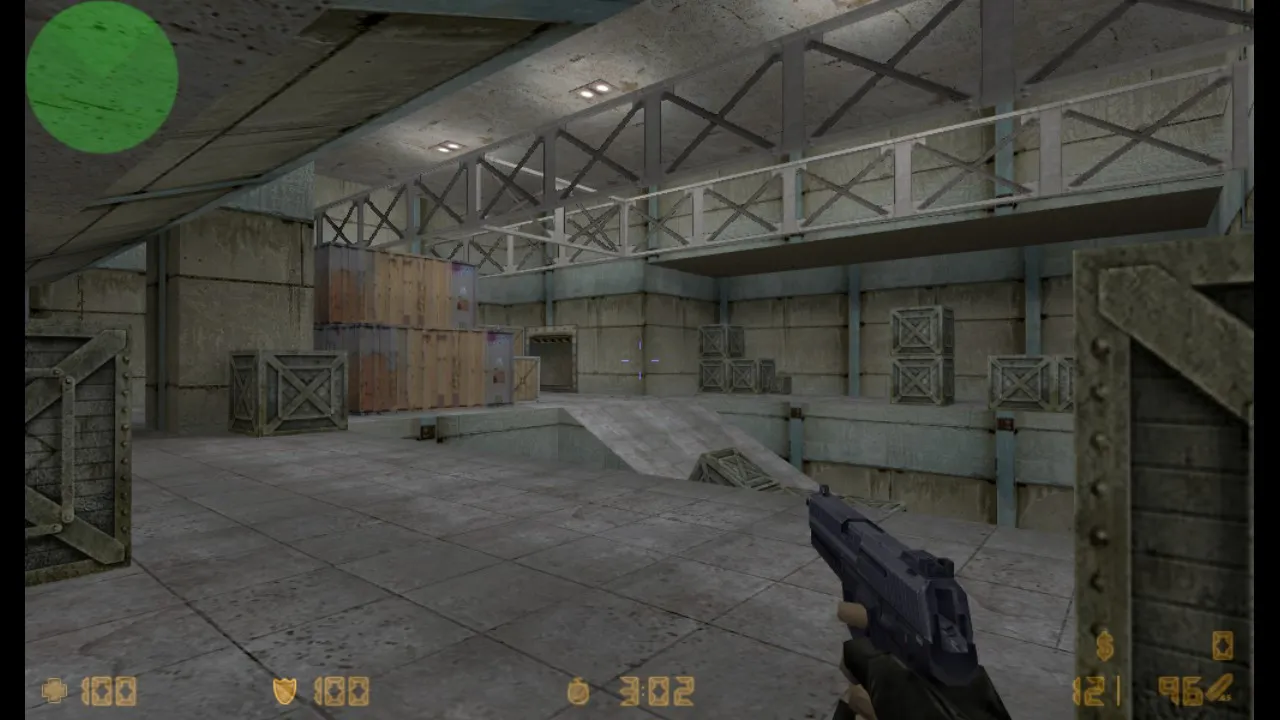Click the armor shield icon
Viewport: 1280px width, 720px height.
coord(284,690)
